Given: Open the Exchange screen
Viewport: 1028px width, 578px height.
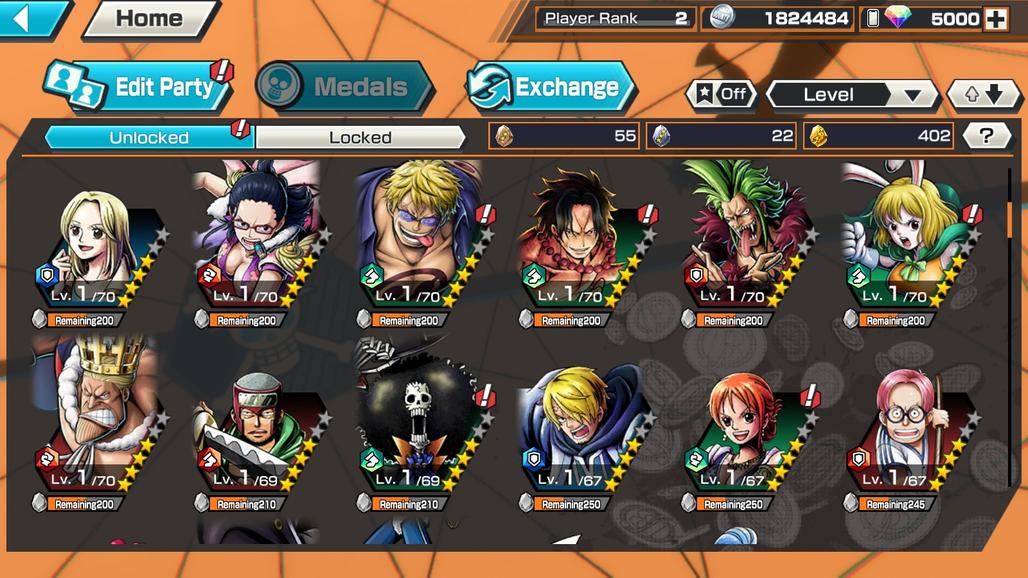Looking at the screenshot, I should [551, 87].
